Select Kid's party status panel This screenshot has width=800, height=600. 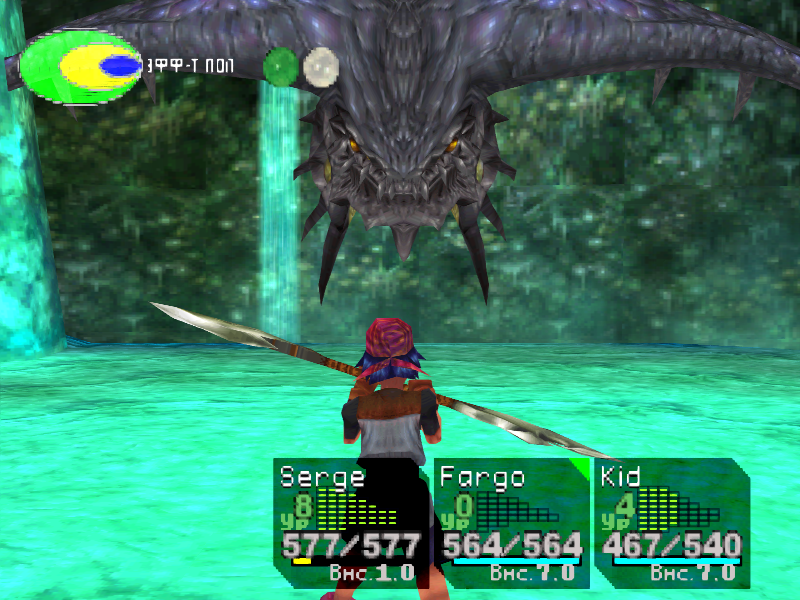click(x=670, y=522)
